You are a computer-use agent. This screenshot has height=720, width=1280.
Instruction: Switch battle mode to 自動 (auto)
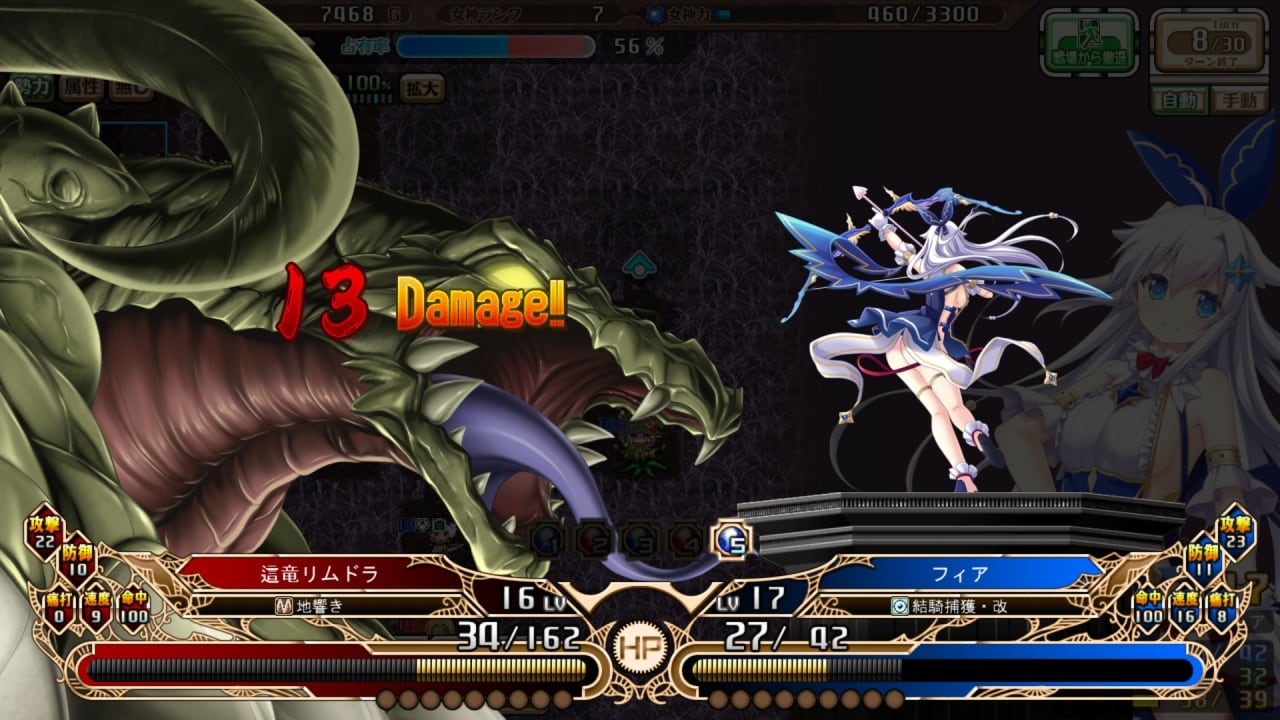(1178, 100)
